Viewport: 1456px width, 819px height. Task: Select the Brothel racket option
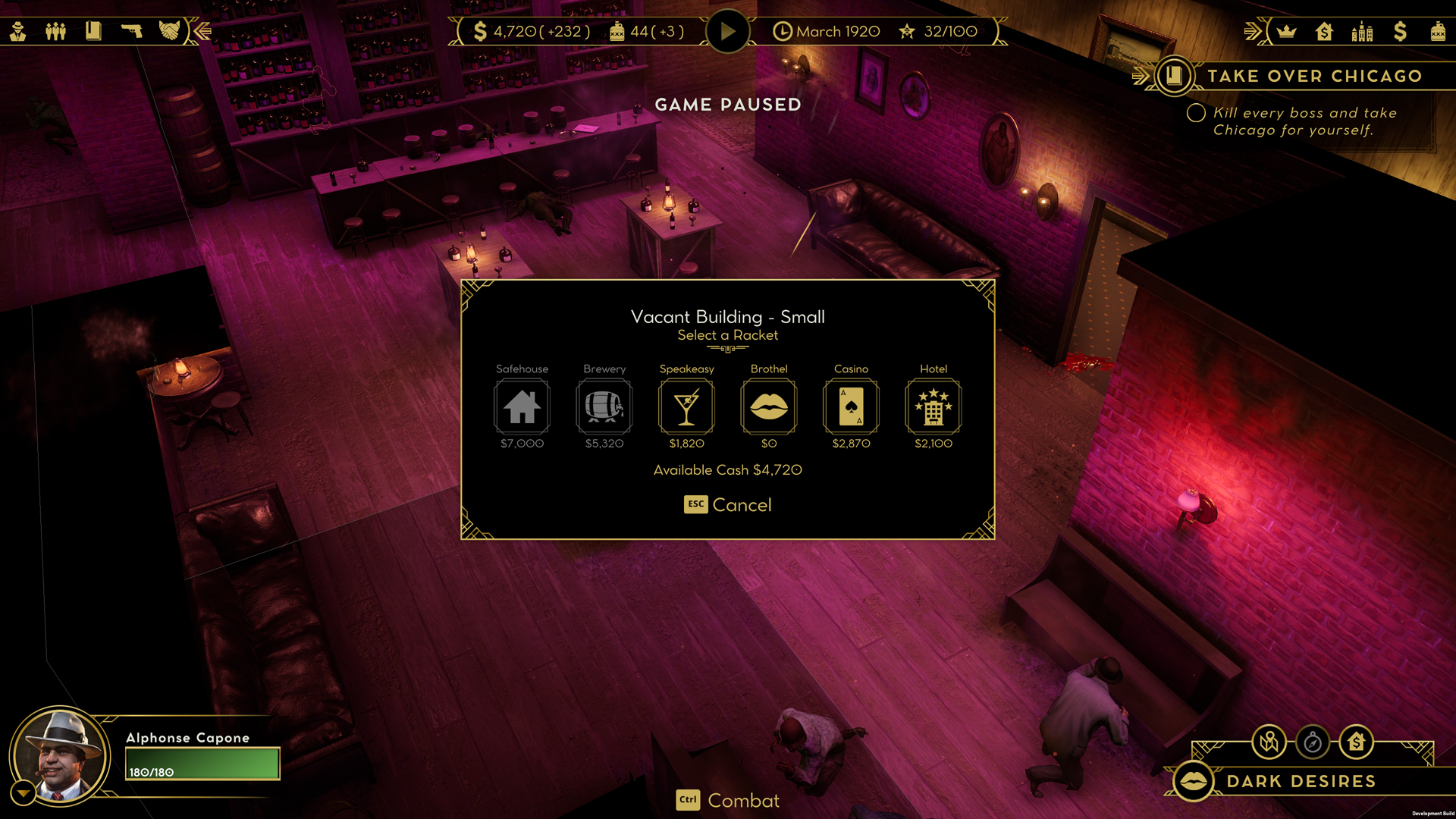pos(768,407)
